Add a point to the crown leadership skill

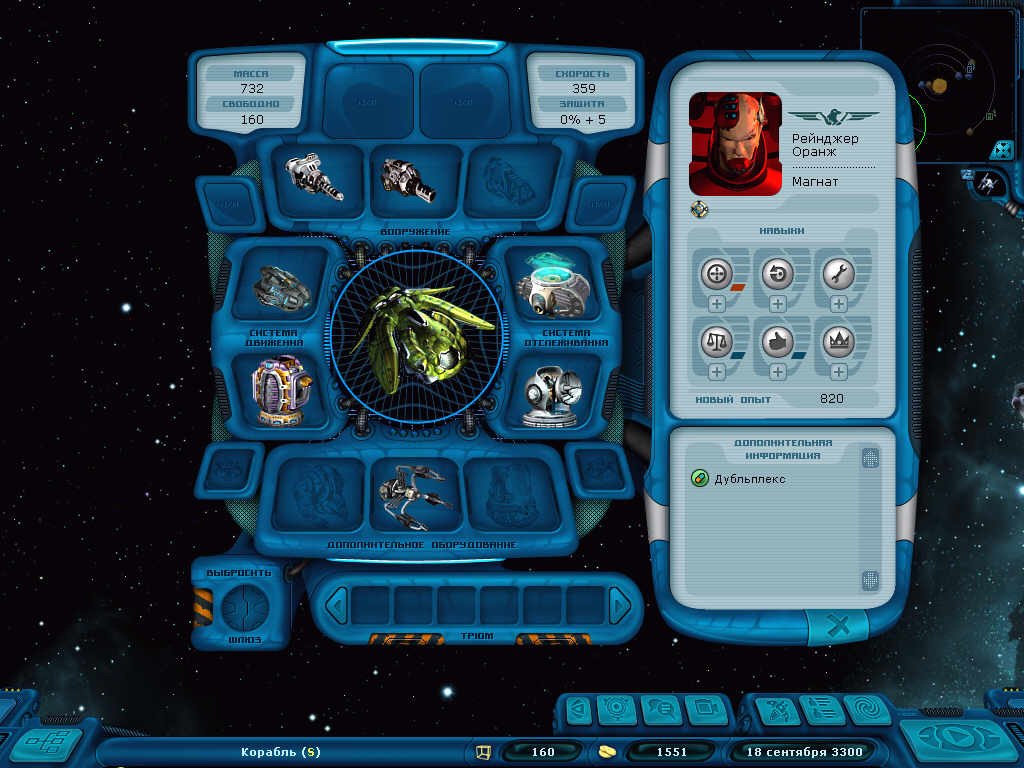click(x=838, y=372)
